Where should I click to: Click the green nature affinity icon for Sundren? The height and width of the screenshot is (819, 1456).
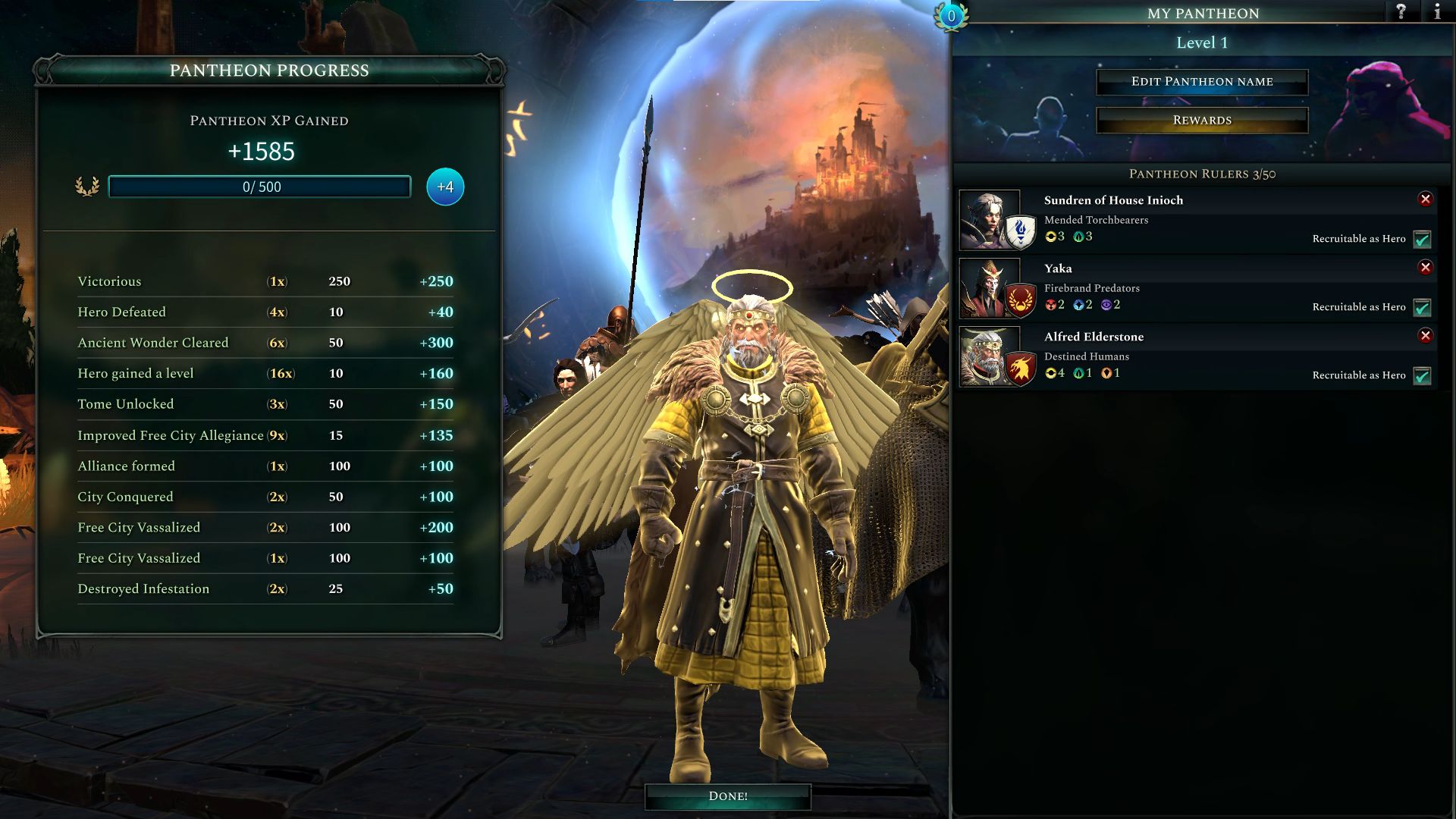point(1078,236)
